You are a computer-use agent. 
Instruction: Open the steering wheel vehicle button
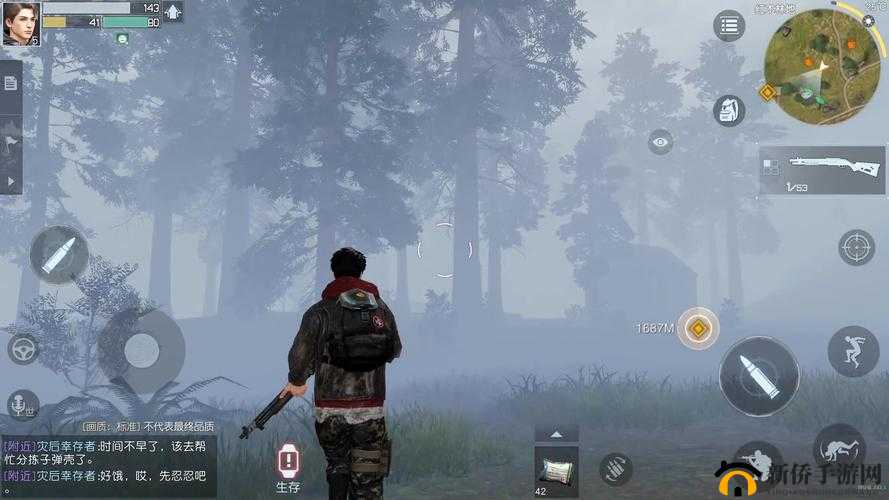click(x=23, y=348)
